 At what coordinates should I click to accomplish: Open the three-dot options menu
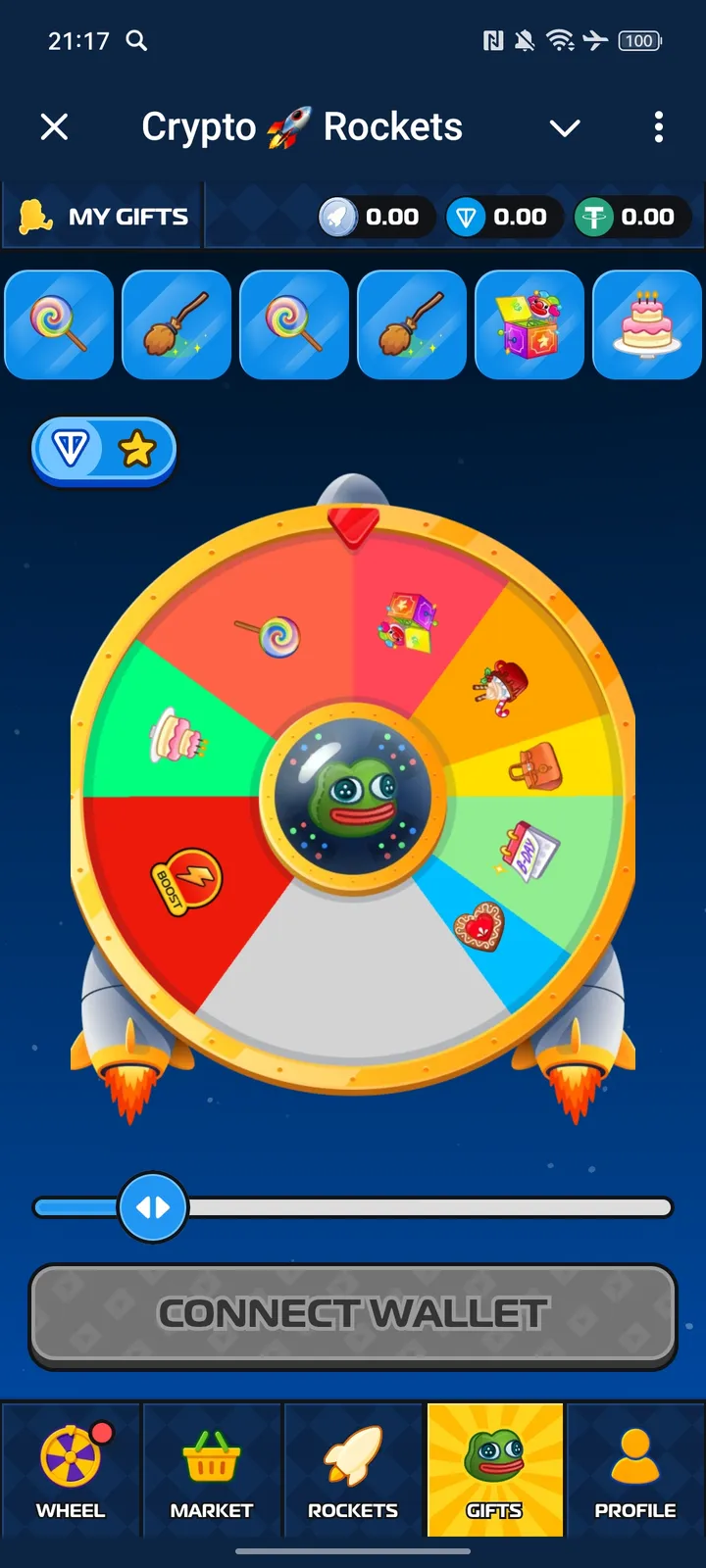(x=658, y=127)
